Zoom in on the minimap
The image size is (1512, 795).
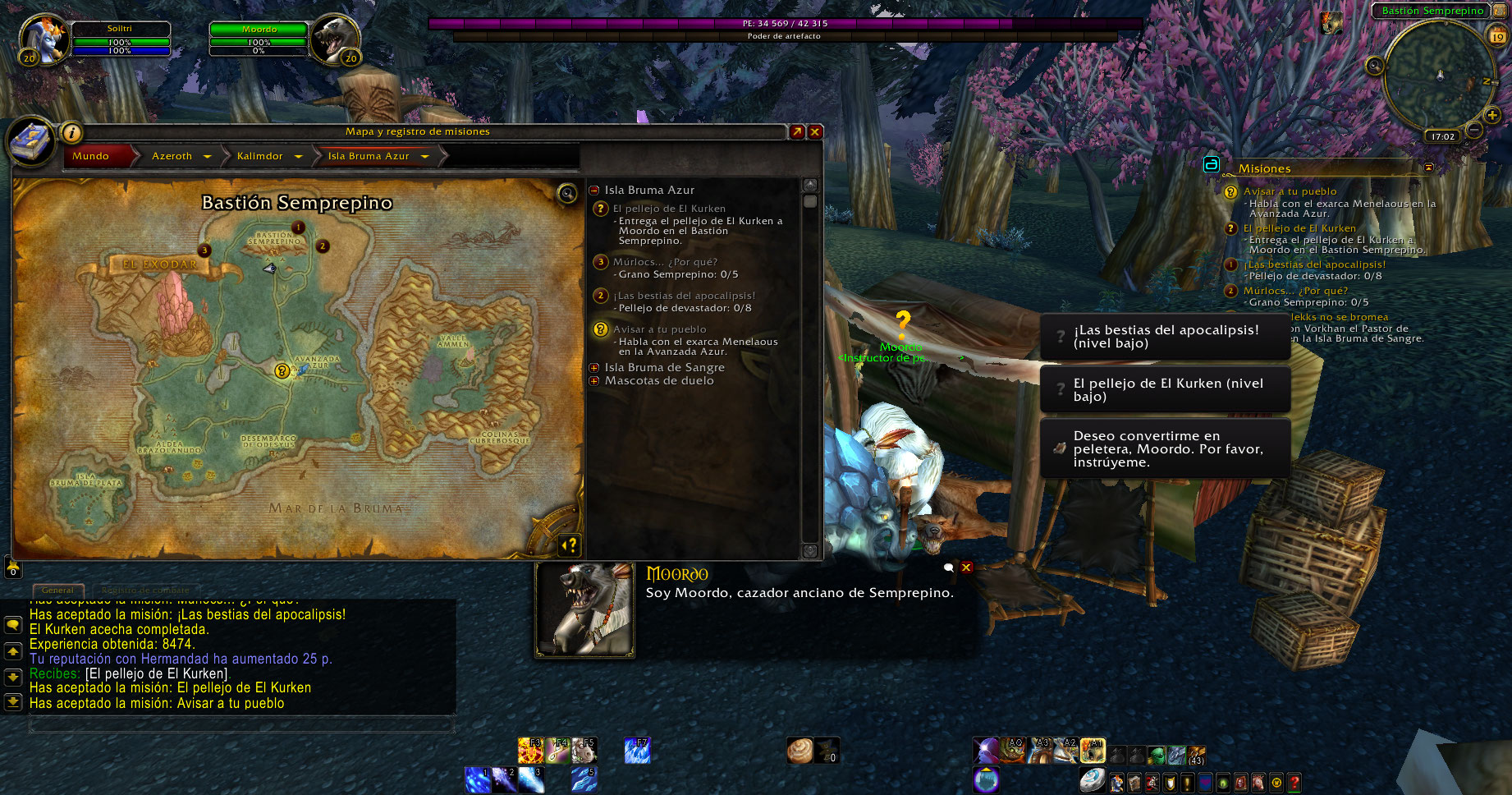[1492, 115]
